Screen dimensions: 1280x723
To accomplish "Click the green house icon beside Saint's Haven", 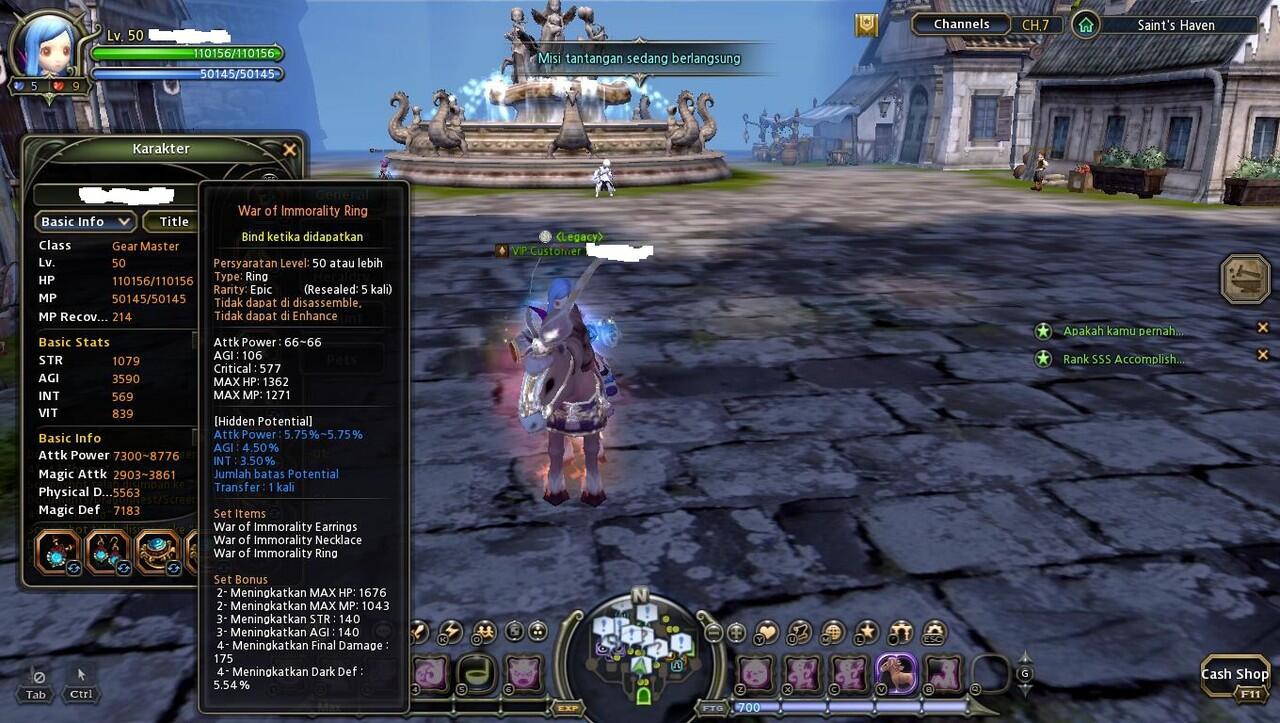I will click(x=1085, y=25).
